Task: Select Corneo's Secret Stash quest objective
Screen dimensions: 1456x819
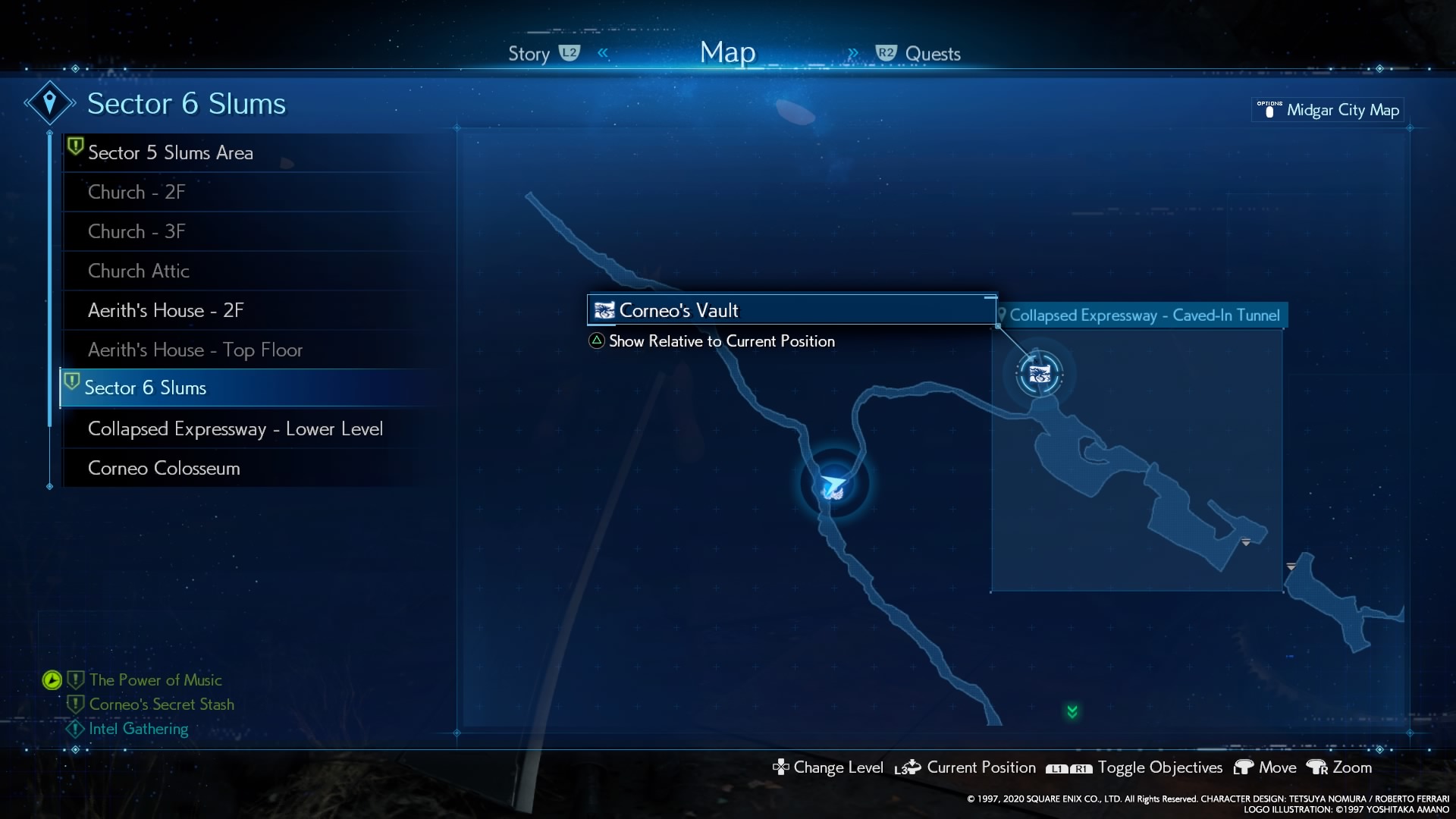Action: coord(162,704)
